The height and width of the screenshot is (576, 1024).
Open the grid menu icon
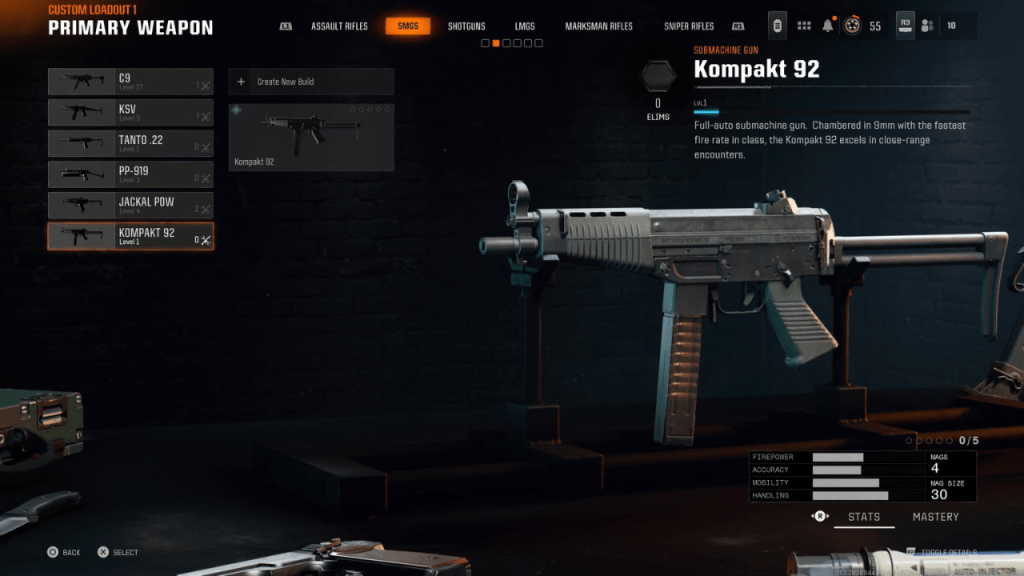(804, 26)
